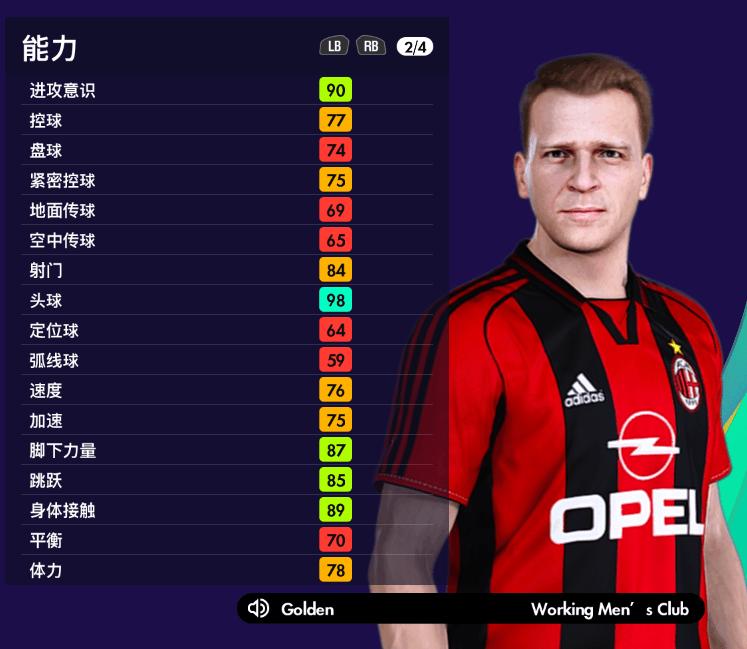This screenshot has width=747, height=649.
Task: Click the speaker icon beside the Golden track
Action: 258,608
